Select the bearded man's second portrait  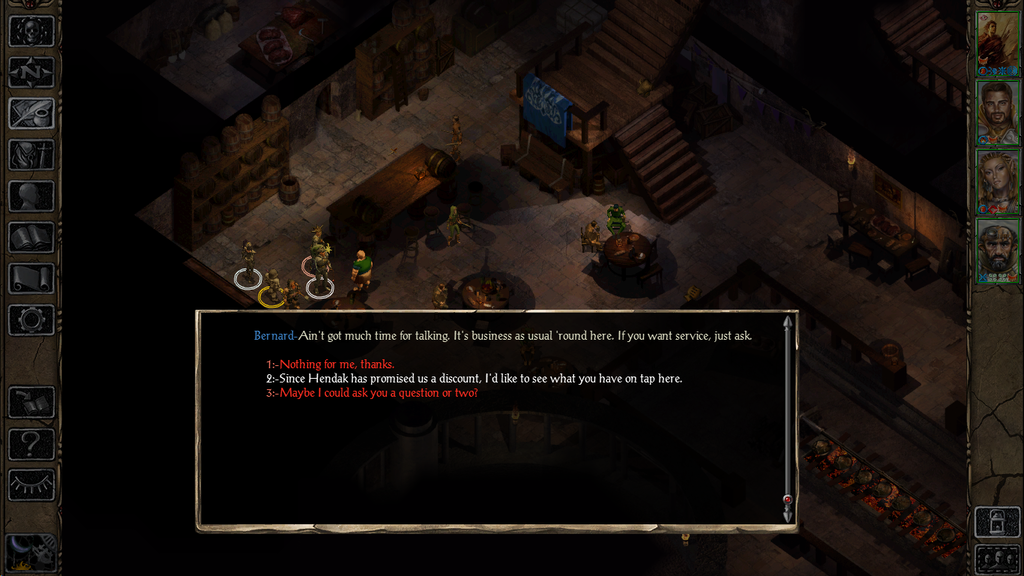(997, 112)
